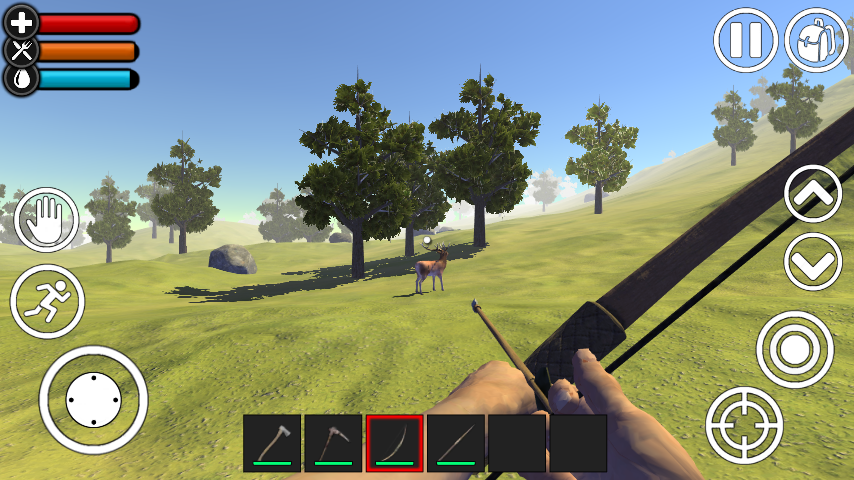Tap the open hand interact button
Image resolution: width=854 pixels, height=480 pixels.
click(46, 220)
